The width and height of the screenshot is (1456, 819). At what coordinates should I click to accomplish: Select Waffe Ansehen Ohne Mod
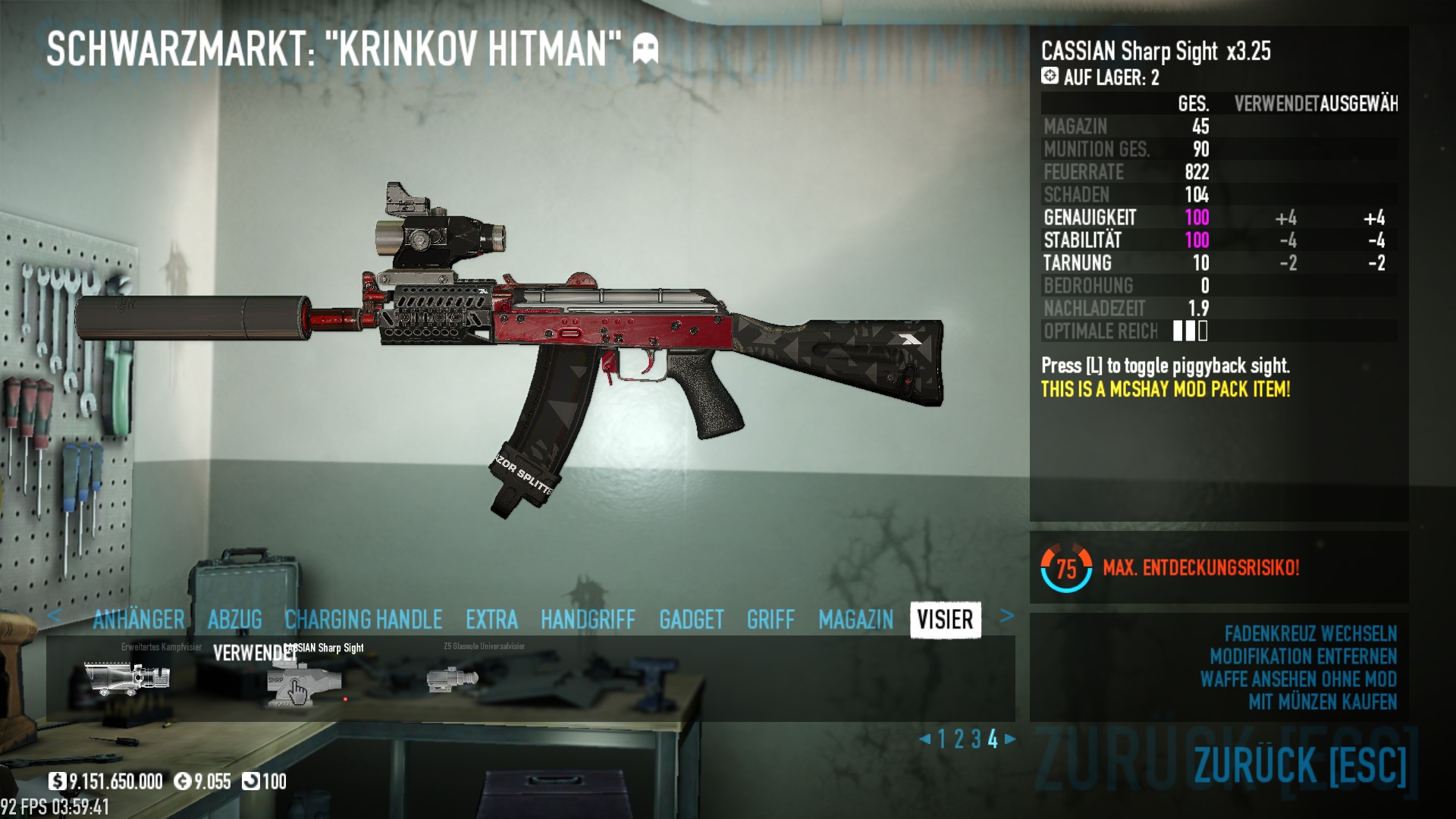(x=1298, y=679)
